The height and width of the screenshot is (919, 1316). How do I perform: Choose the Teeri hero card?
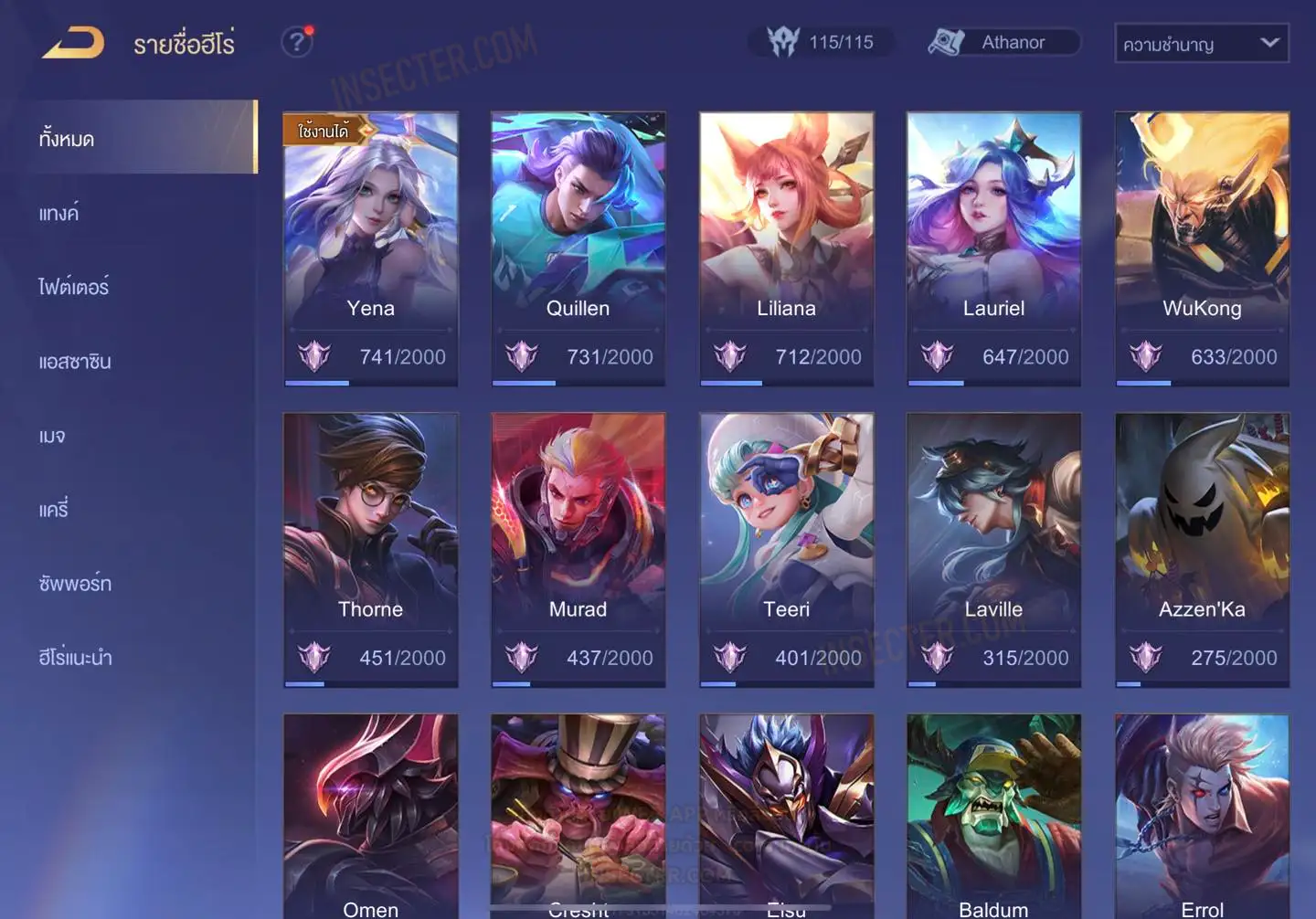tap(786, 549)
